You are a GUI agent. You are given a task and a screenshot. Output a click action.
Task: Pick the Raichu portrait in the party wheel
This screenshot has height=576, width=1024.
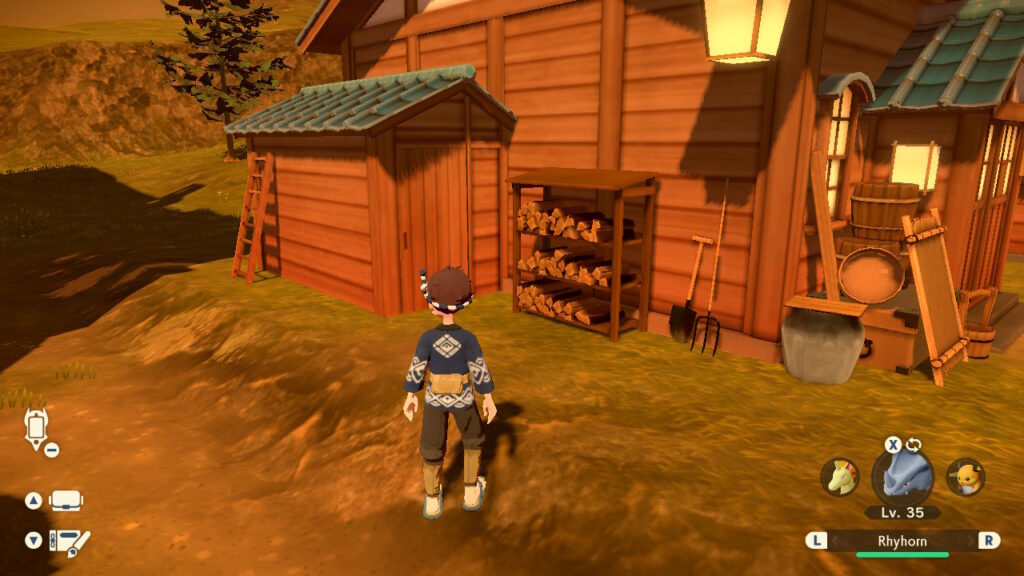coord(965,477)
